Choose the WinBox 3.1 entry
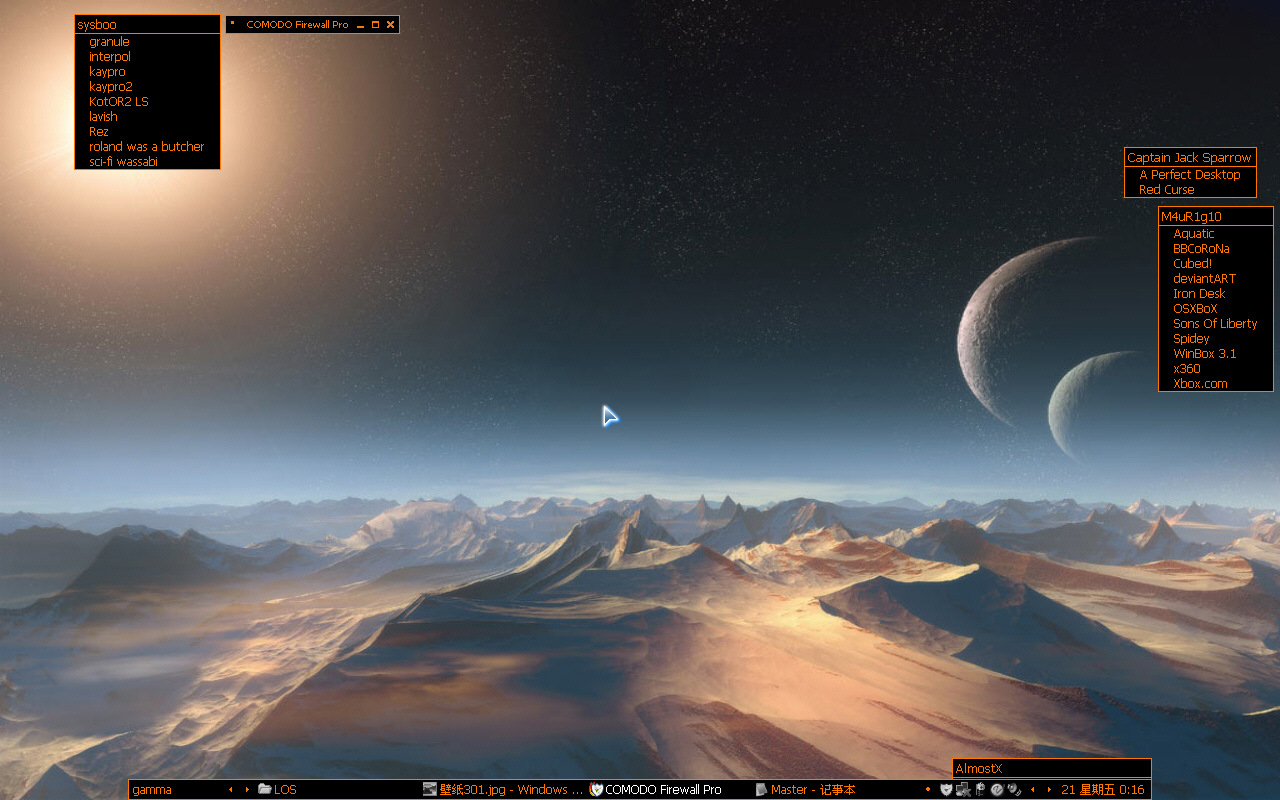Viewport: 1280px width, 800px height. click(x=1204, y=354)
